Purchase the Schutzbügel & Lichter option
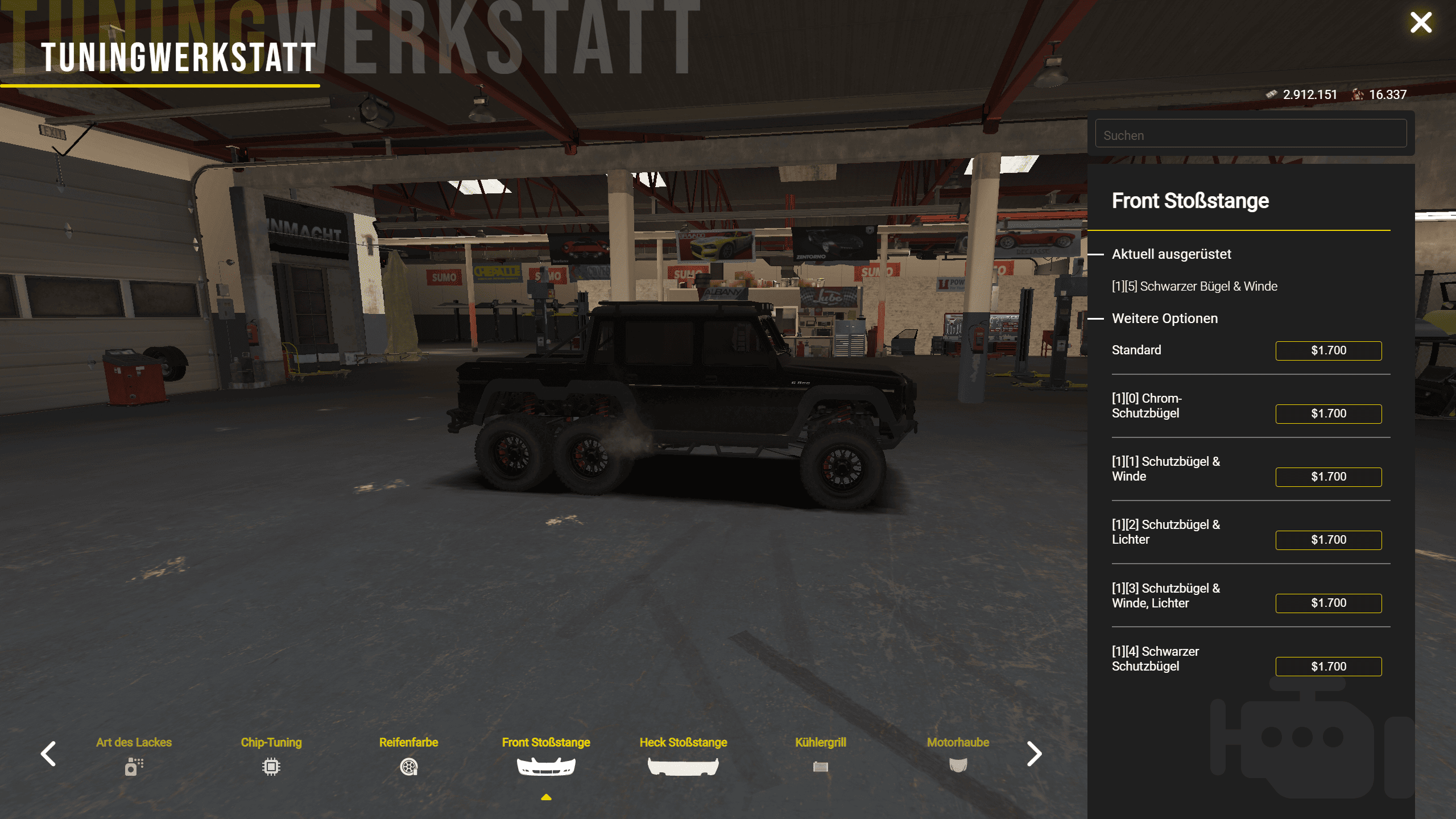 pos(1328,540)
